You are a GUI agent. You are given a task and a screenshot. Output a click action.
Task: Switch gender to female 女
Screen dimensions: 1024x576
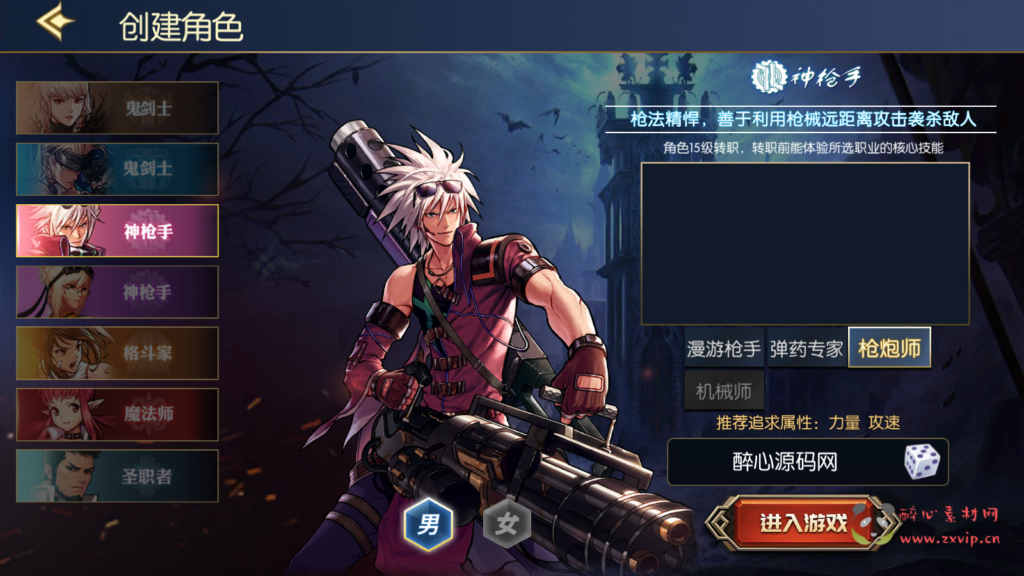[x=507, y=523]
